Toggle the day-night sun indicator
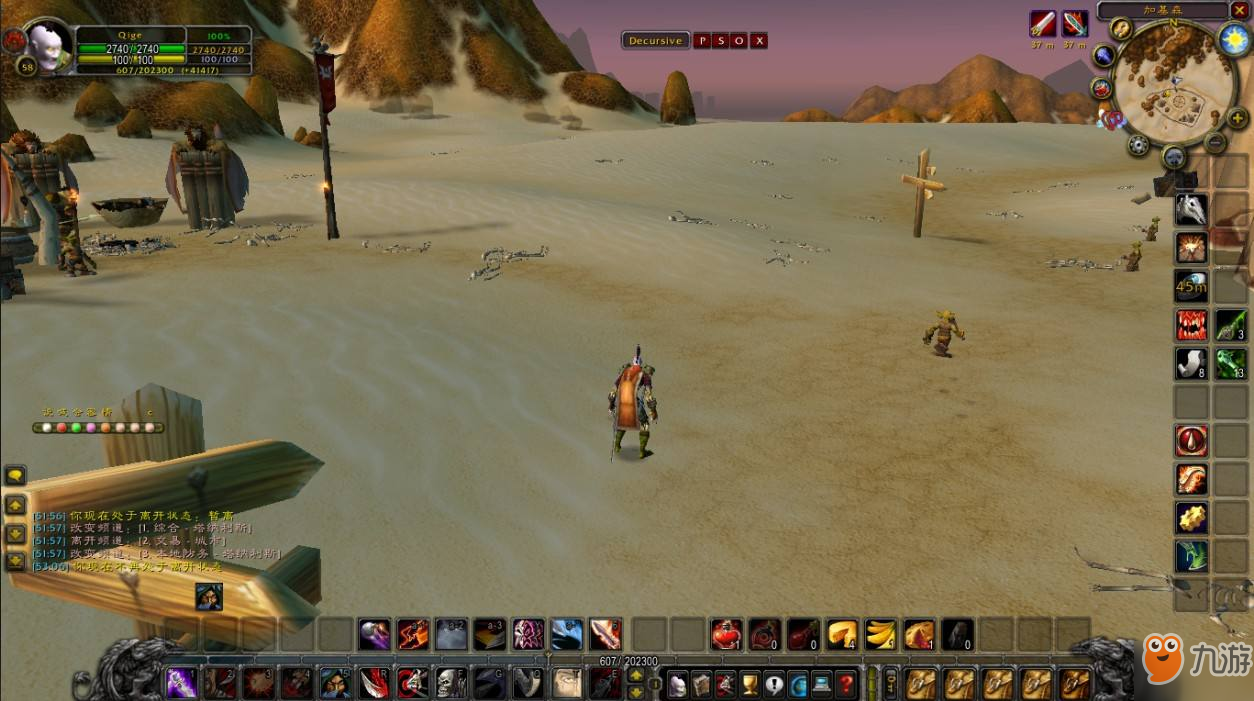1254x701 pixels. click(1233, 39)
